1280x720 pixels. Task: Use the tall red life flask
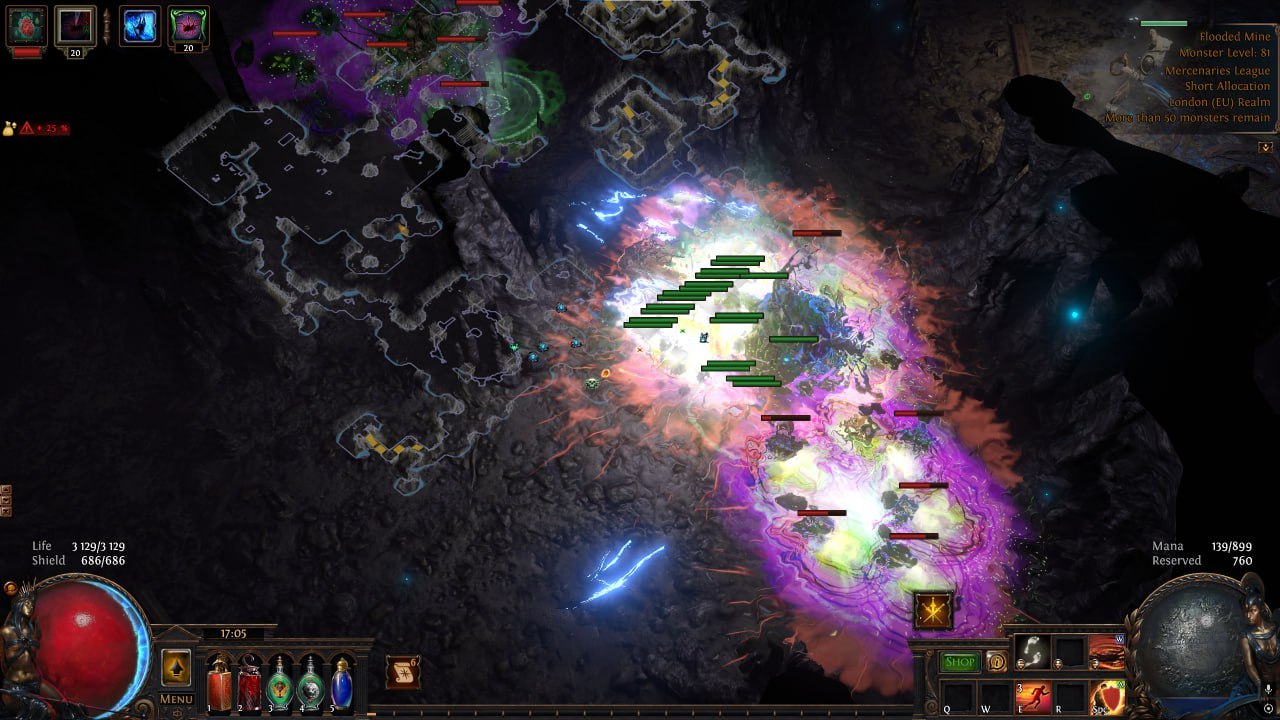[x=219, y=685]
